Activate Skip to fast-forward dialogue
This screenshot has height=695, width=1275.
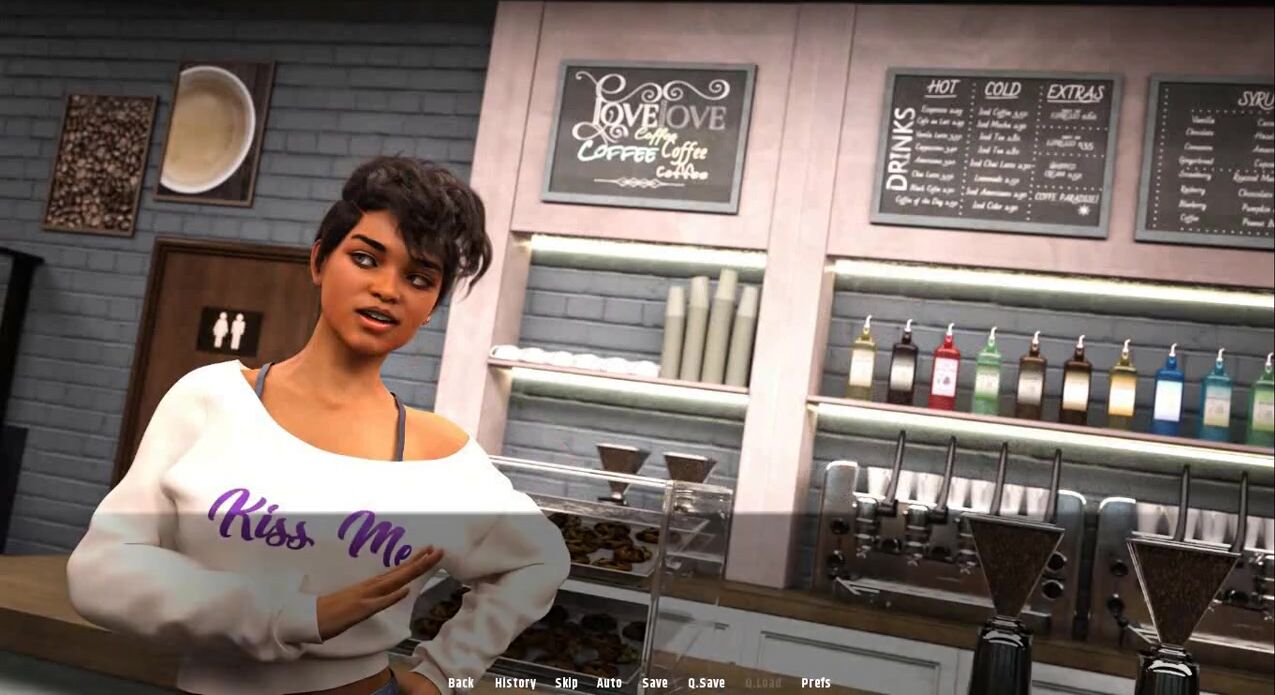(566, 683)
